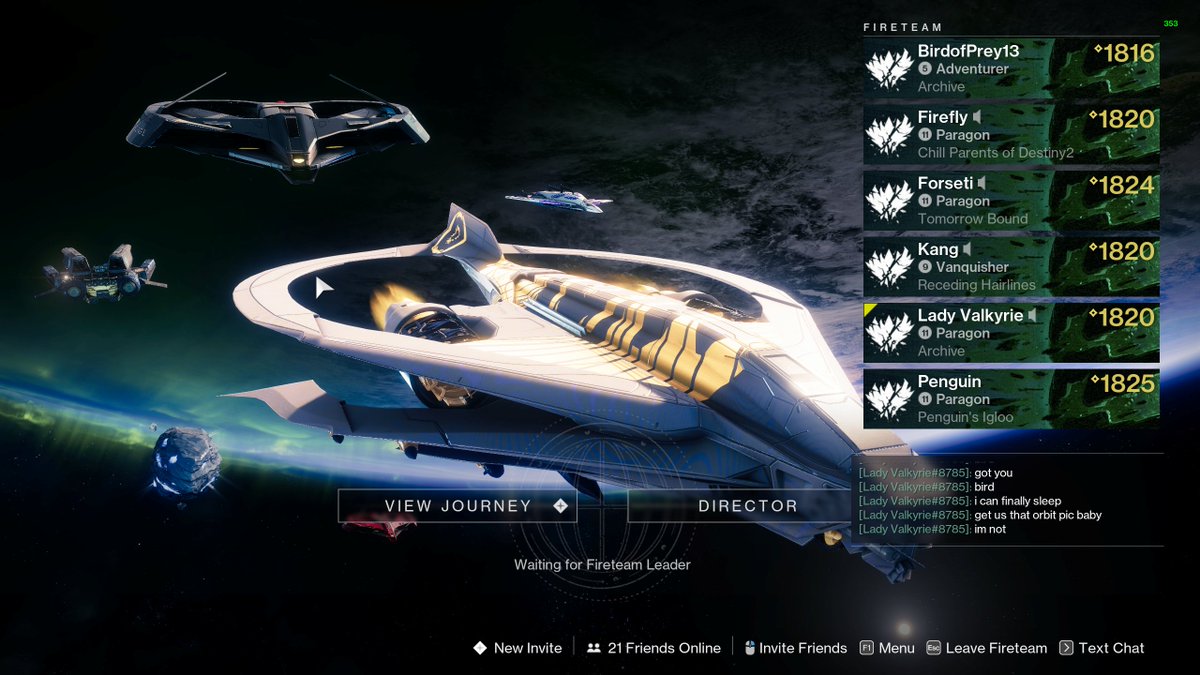Screen dimensions: 1200x675
Task: Click the New Invite option
Action: click(x=518, y=648)
